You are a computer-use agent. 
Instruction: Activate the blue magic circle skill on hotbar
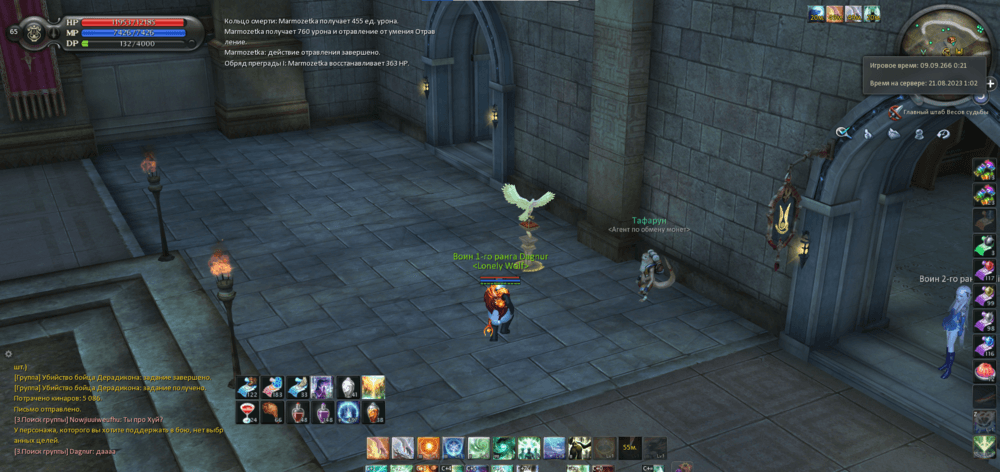pos(452,447)
